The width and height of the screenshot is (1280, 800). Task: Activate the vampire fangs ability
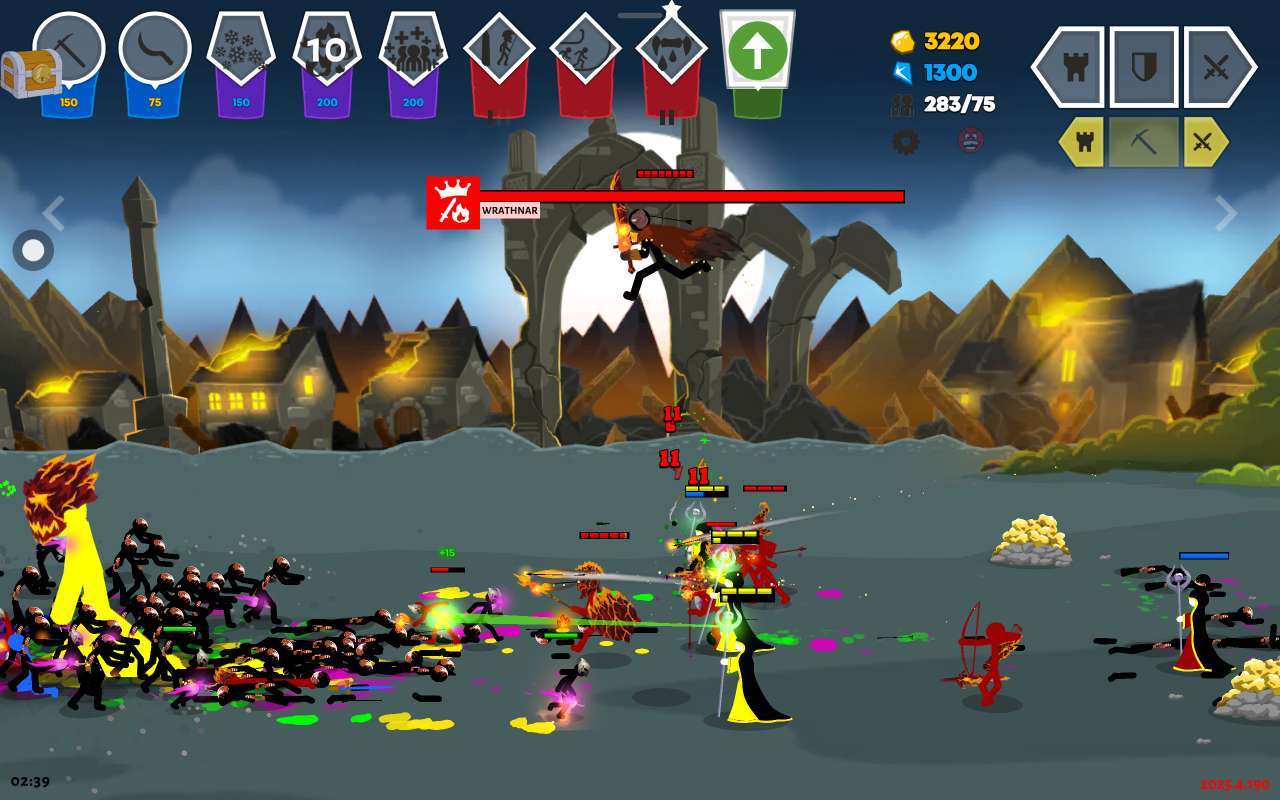point(671,52)
